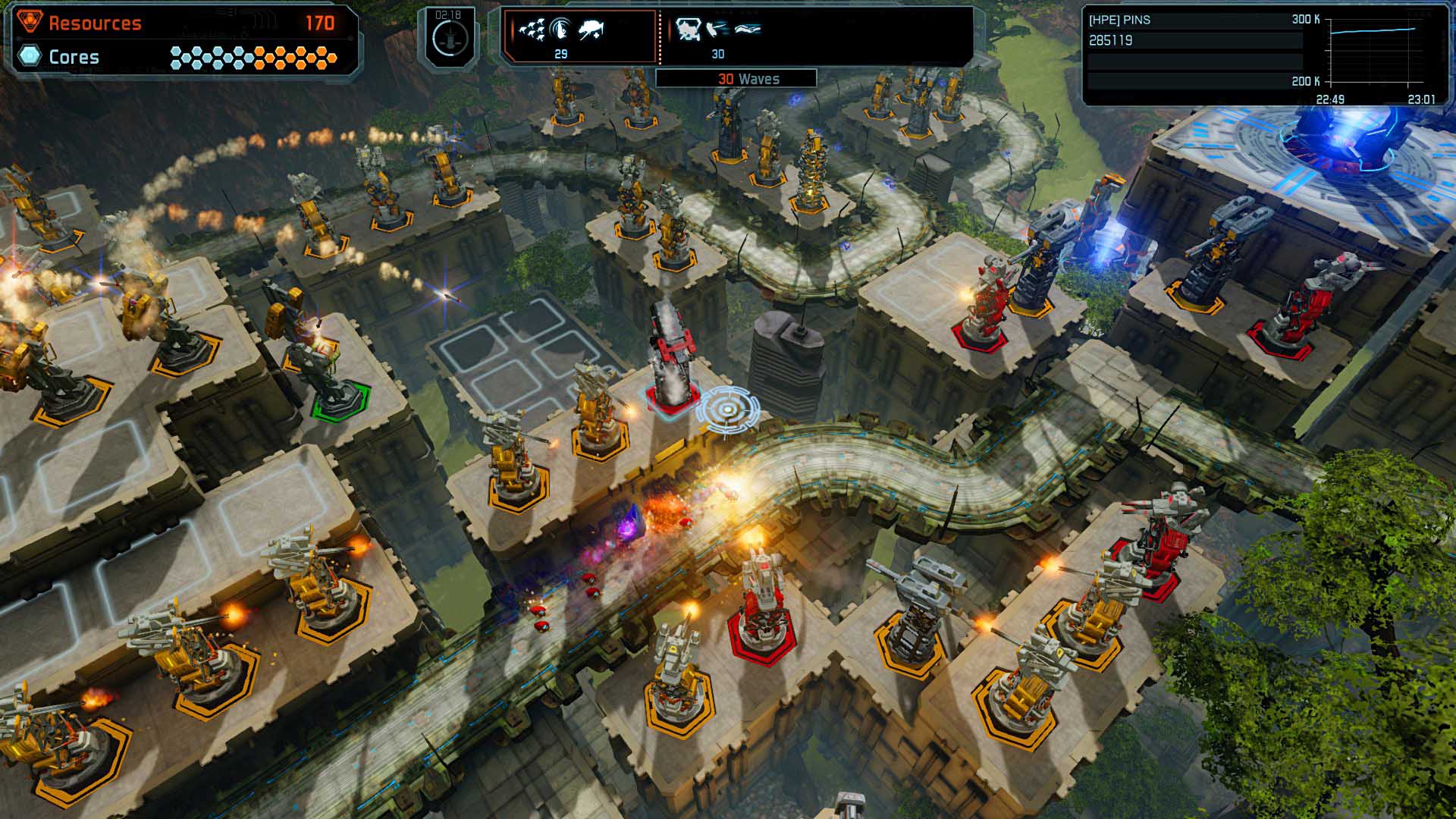Click the walker enemy icon in current wave preview
Image resolution: width=1456 pixels, height=819 pixels.
point(590,30)
